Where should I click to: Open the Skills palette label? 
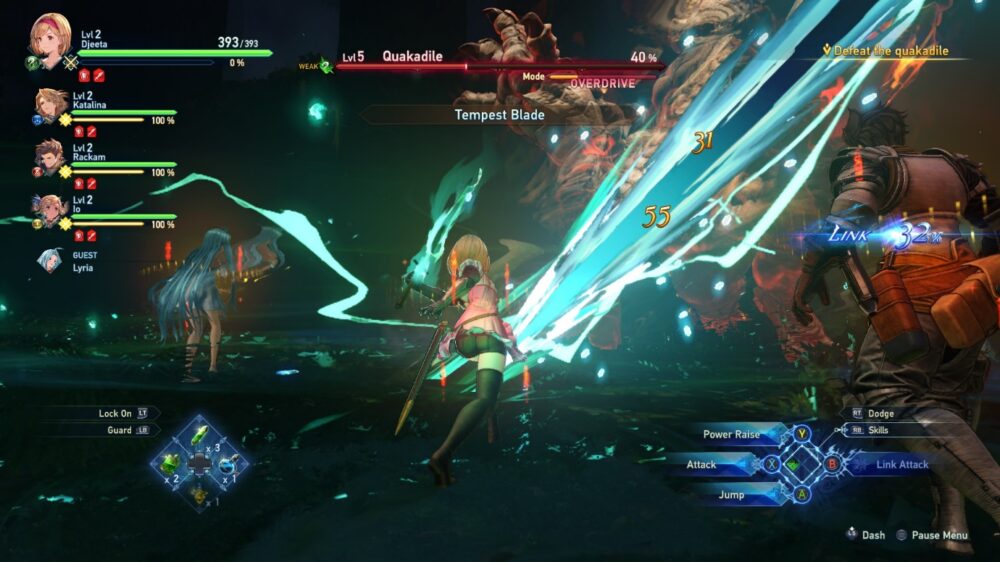[x=880, y=431]
